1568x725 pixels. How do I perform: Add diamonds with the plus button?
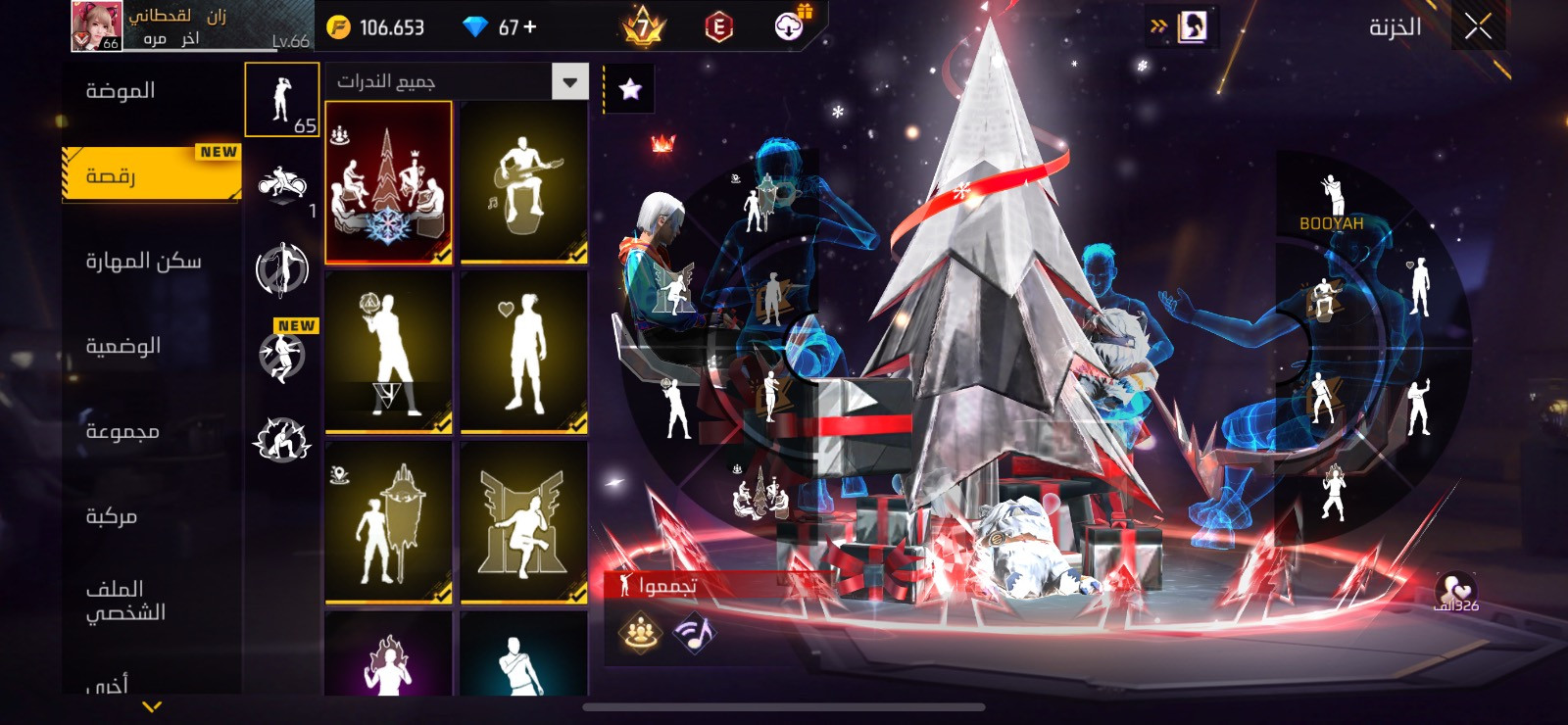pyautogui.click(x=530, y=27)
